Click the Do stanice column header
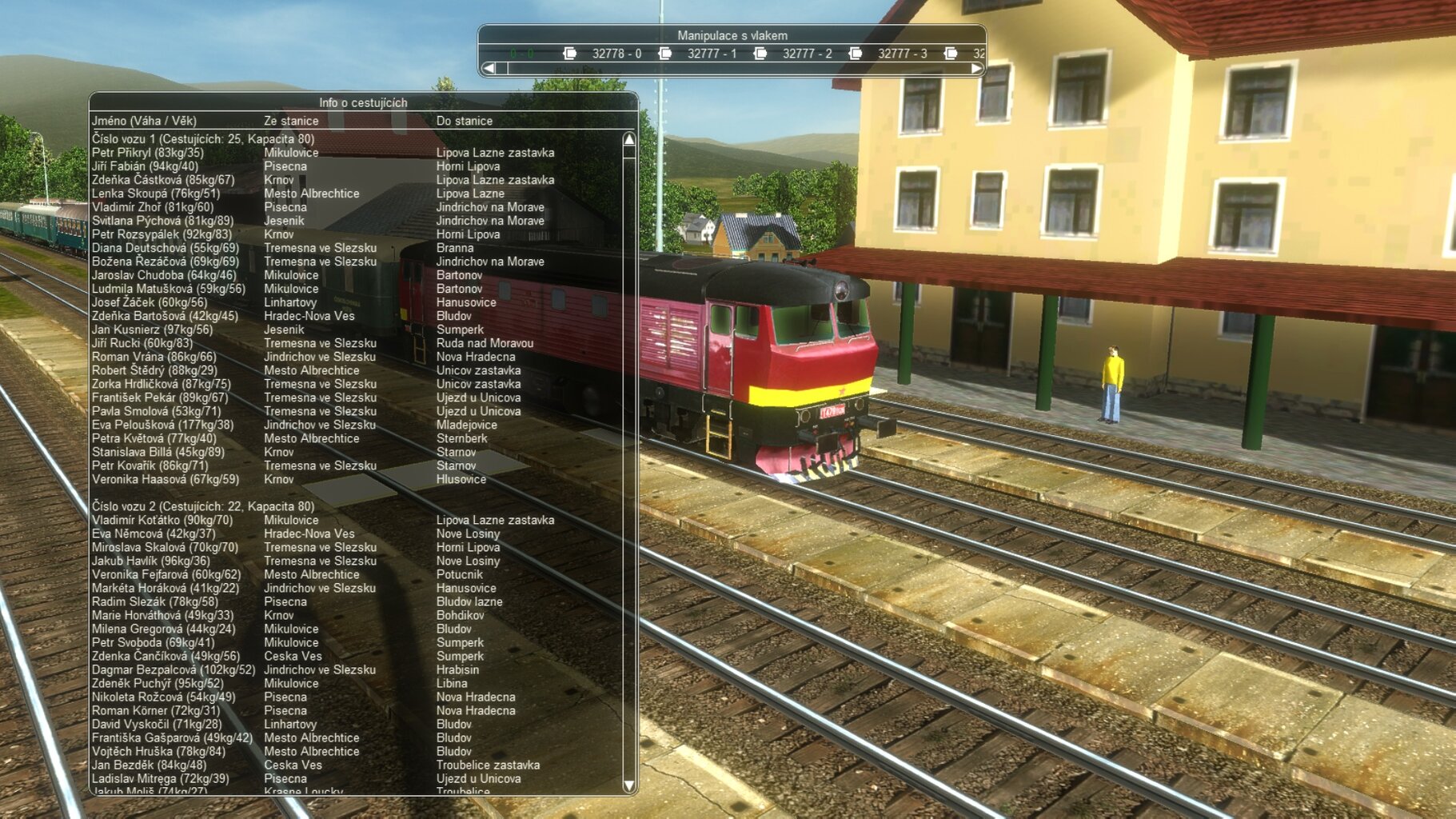This screenshot has width=1456, height=819. pyautogui.click(x=464, y=121)
